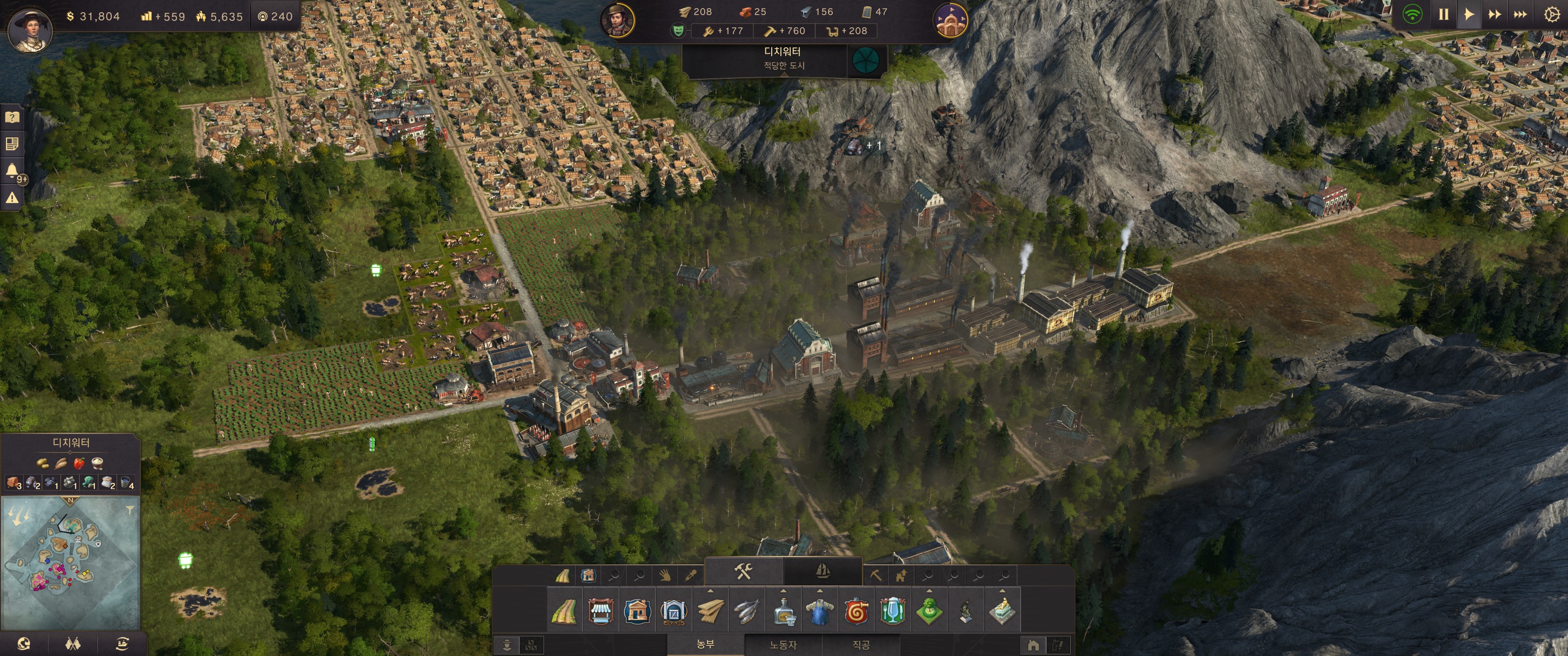The image size is (1568, 656).
Task: Switch to the 노동자 population tab
Action: point(783,645)
